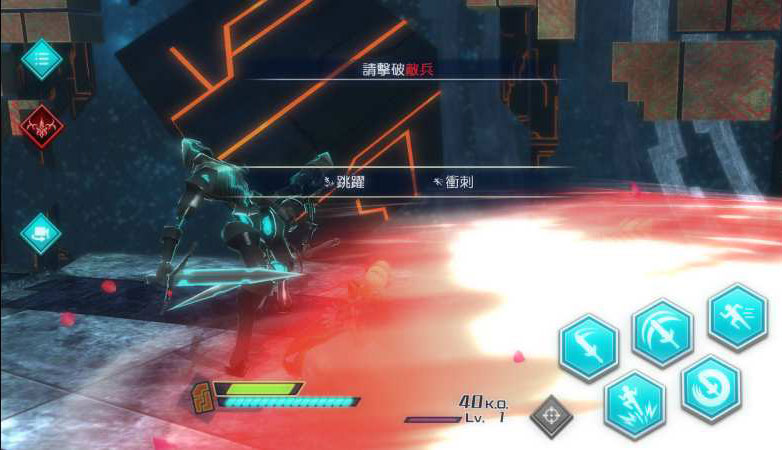Screen dimensions: 782x450
Task: Activate the wide arc sword strike
Action: click(662, 332)
